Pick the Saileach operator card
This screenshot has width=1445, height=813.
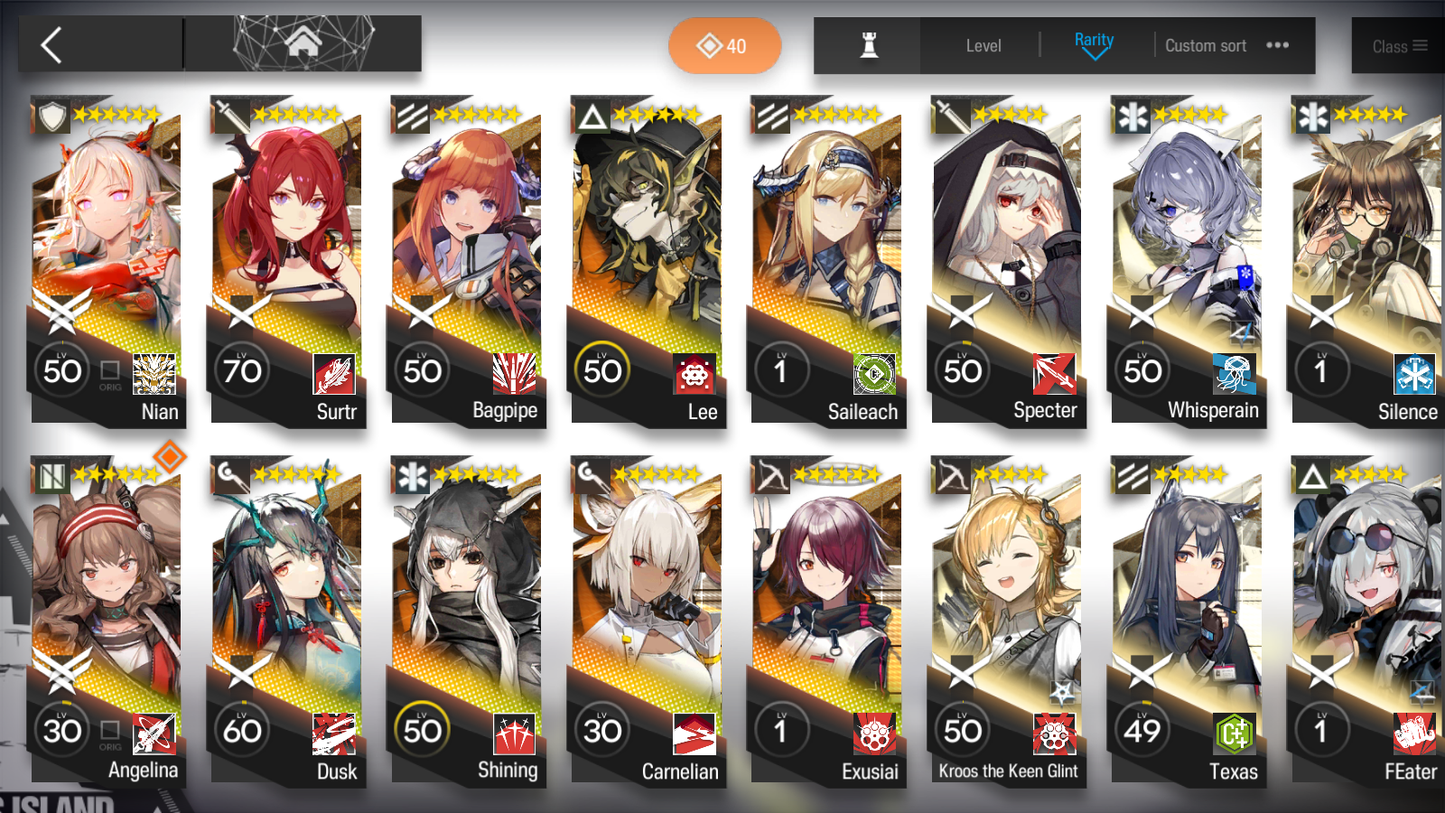[828, 260]
